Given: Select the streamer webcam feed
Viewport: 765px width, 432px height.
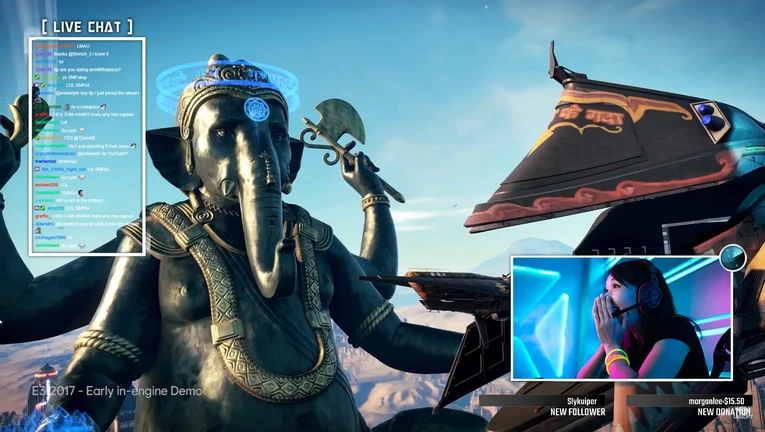Looking at the screenshot, I should pyautogui.click(x=621, y=318).
